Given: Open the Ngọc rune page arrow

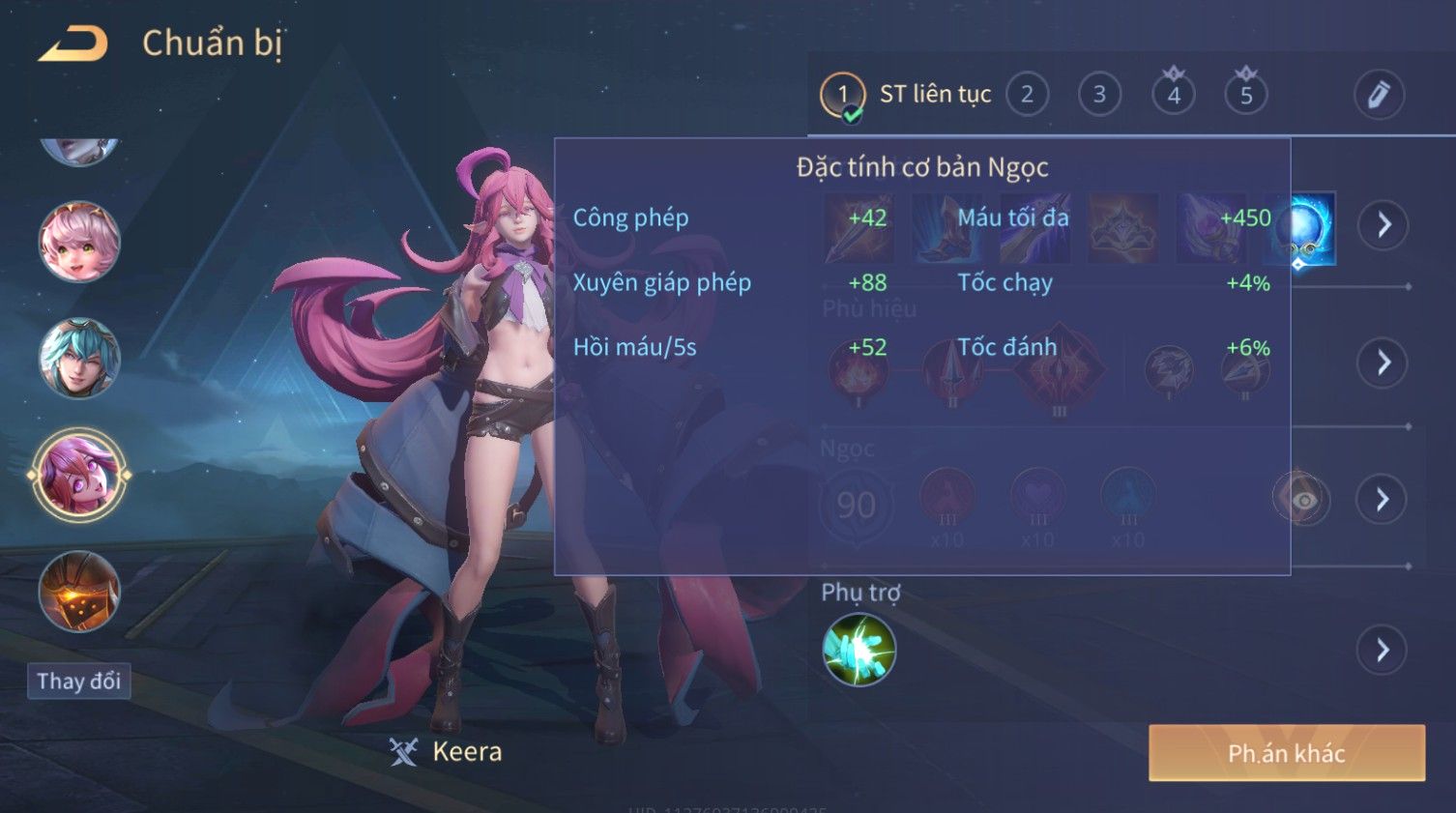Looking at the screenshot, I should click(x=1383, y=499).
